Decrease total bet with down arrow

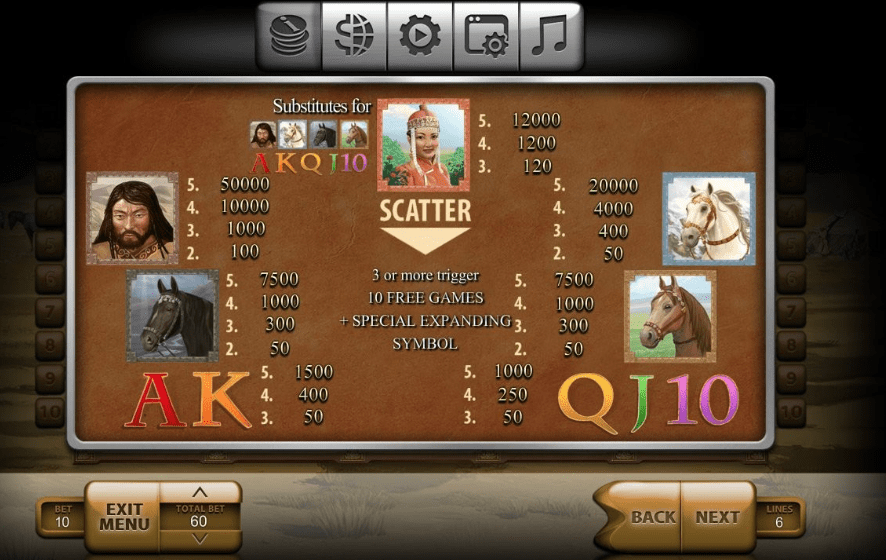[199, 539]
